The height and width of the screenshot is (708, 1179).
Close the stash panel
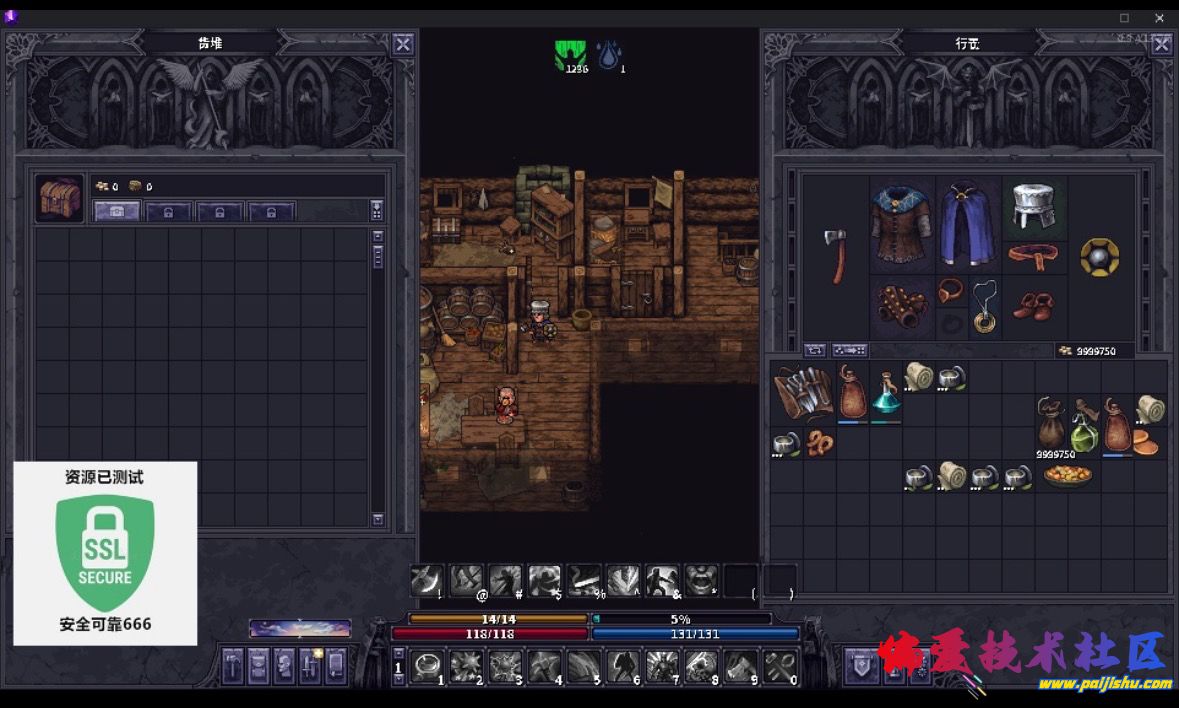[402, 44]
